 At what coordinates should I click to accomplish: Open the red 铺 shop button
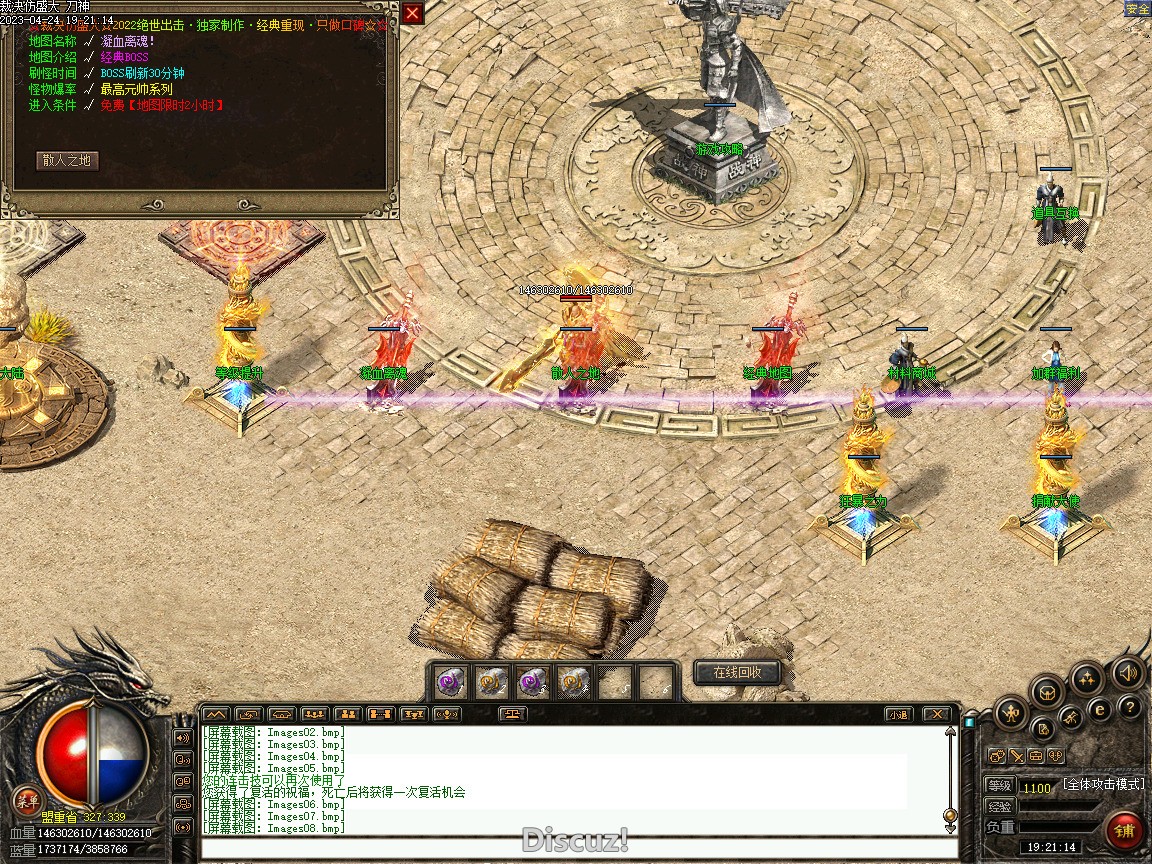tap(1125, 830)
